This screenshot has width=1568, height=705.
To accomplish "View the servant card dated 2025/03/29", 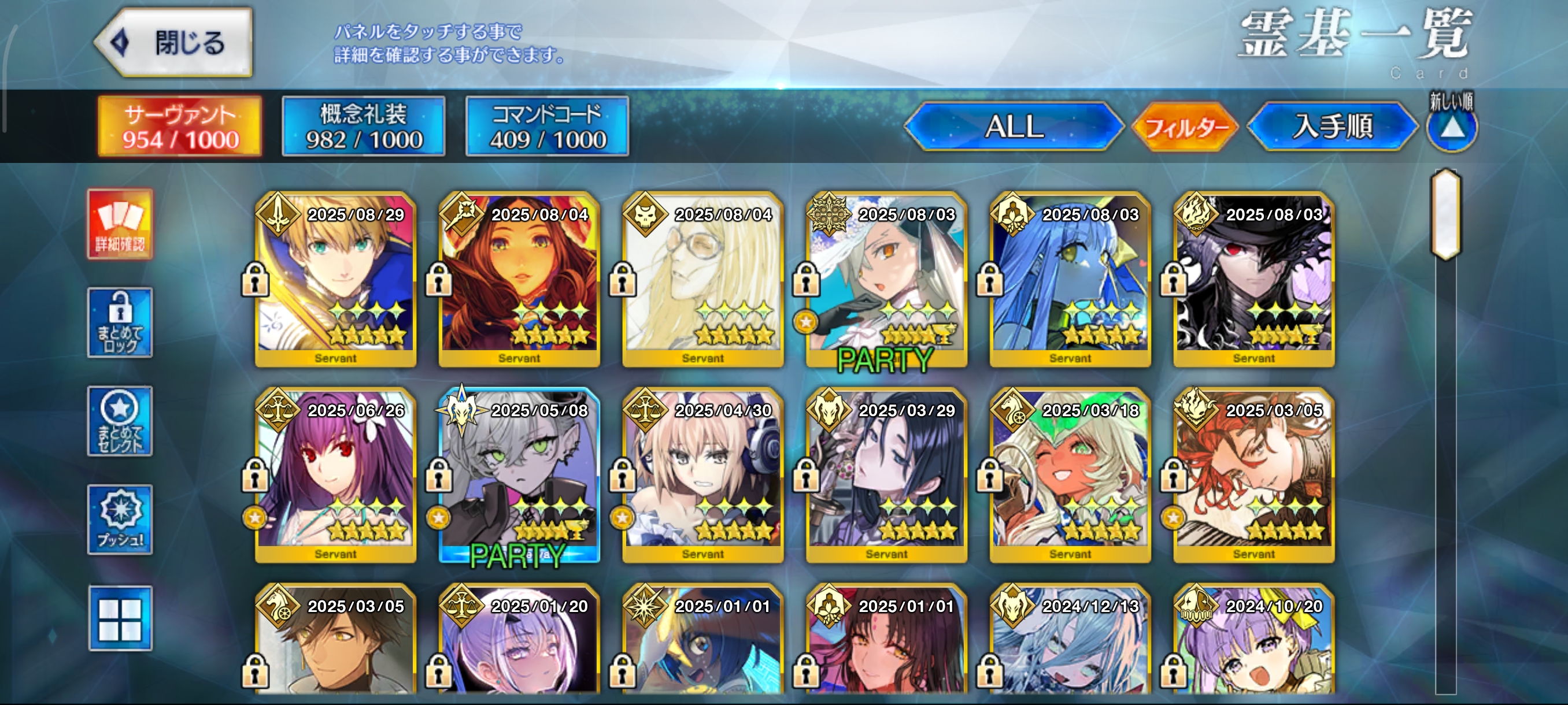I will click(887, 476).
